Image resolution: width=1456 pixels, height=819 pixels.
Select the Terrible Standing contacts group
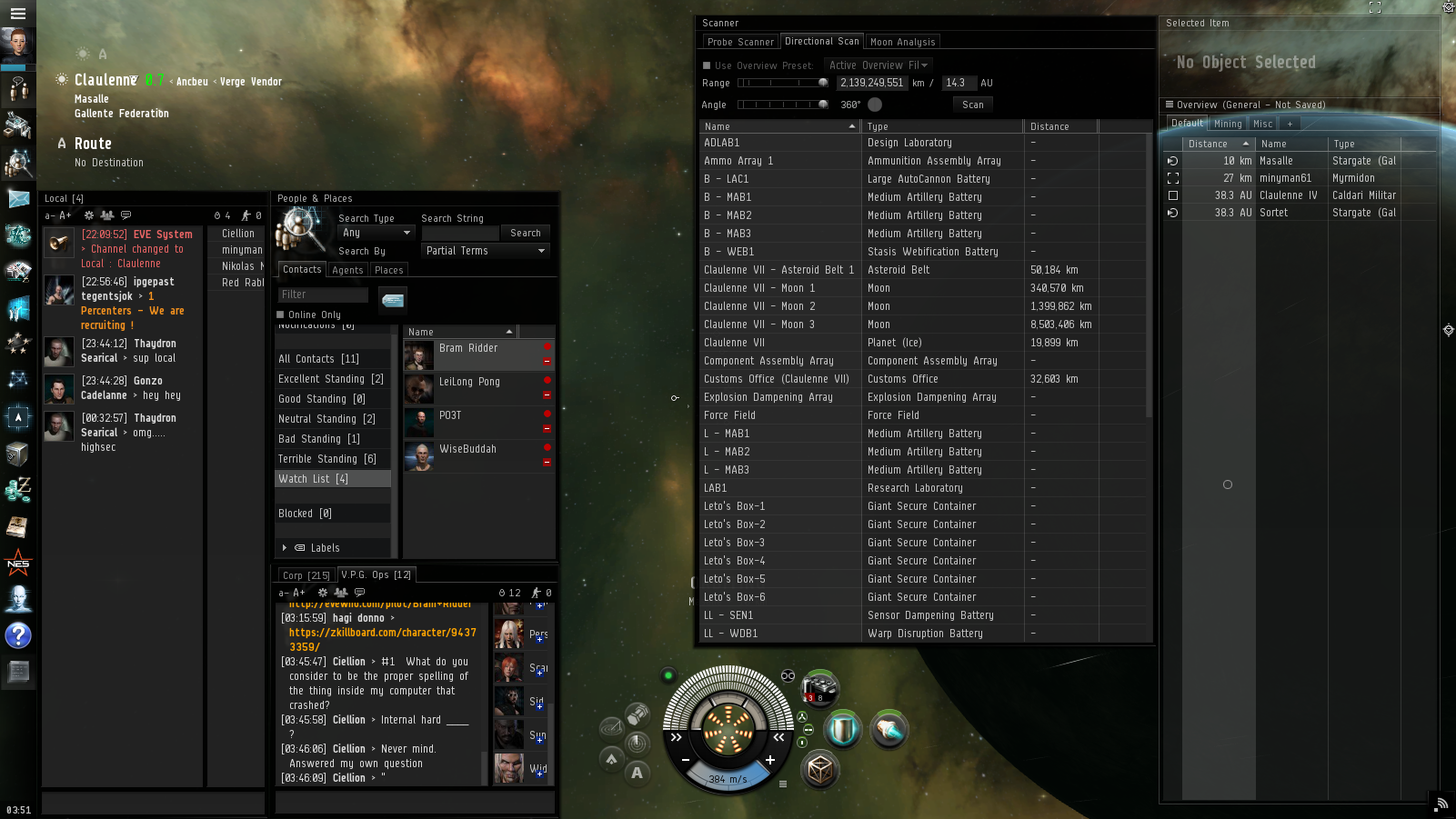(x=326, y=459)
